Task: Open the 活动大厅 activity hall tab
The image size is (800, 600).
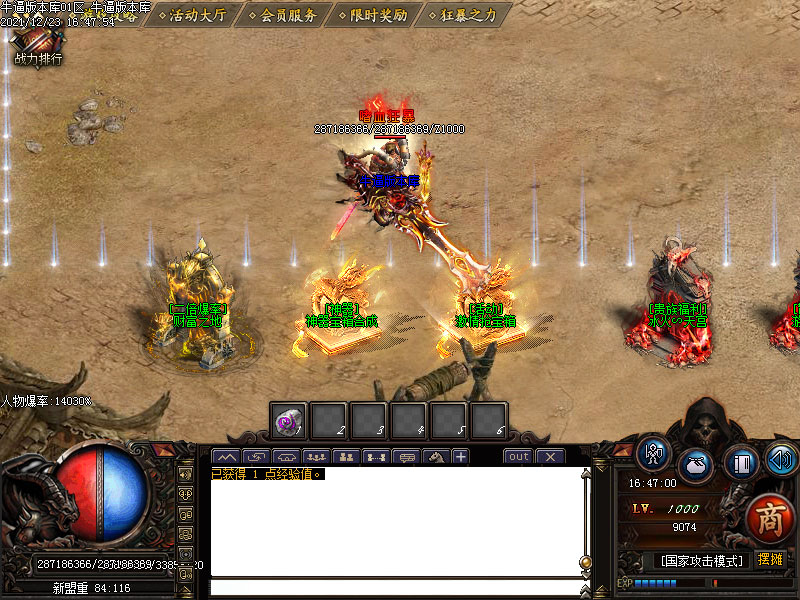Action: [197, 15]
